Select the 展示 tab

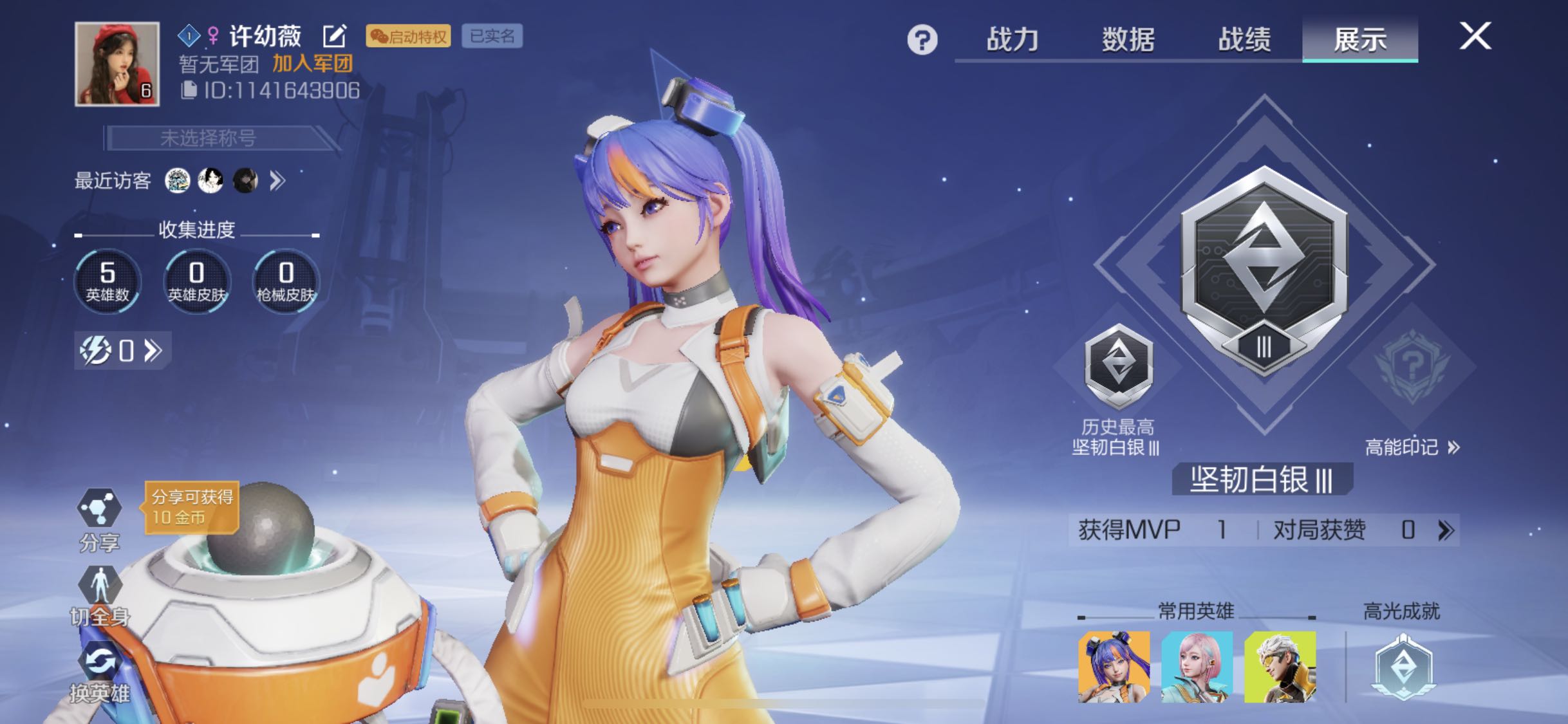tap(1360, 39)
